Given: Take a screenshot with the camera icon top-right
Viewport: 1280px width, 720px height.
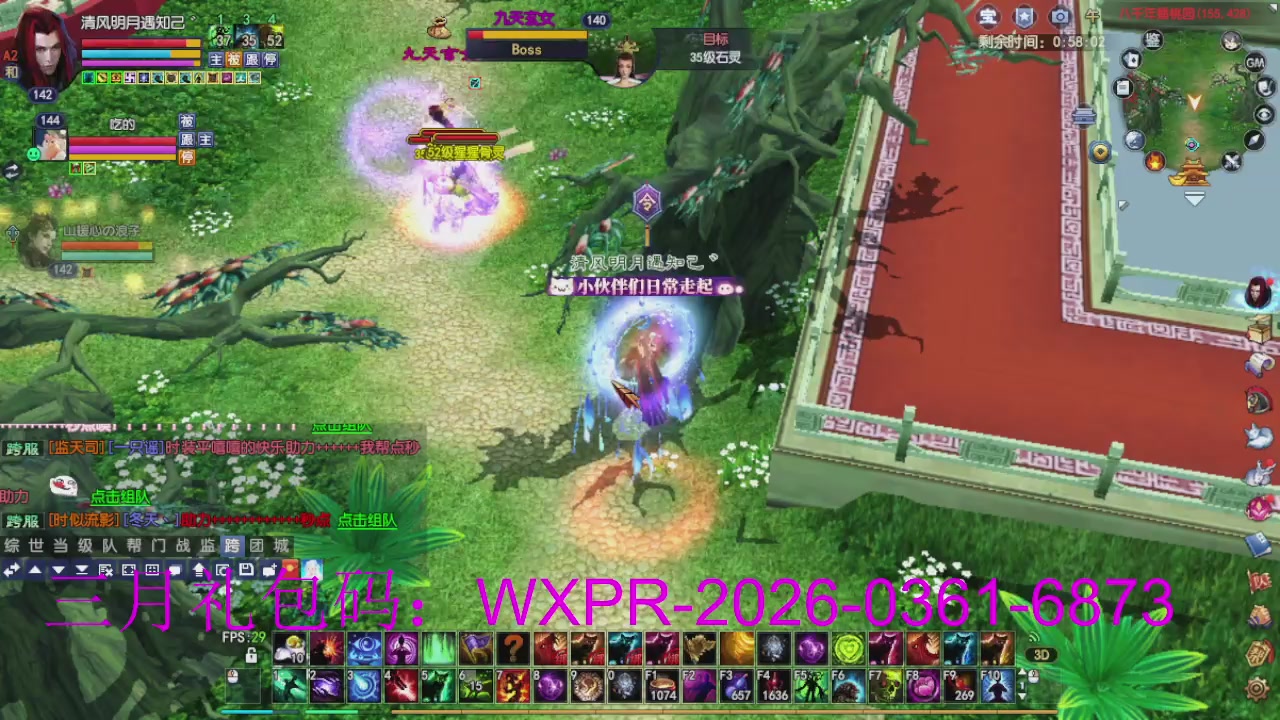Looking at the screenshot, I should [x=1060, y=16].
